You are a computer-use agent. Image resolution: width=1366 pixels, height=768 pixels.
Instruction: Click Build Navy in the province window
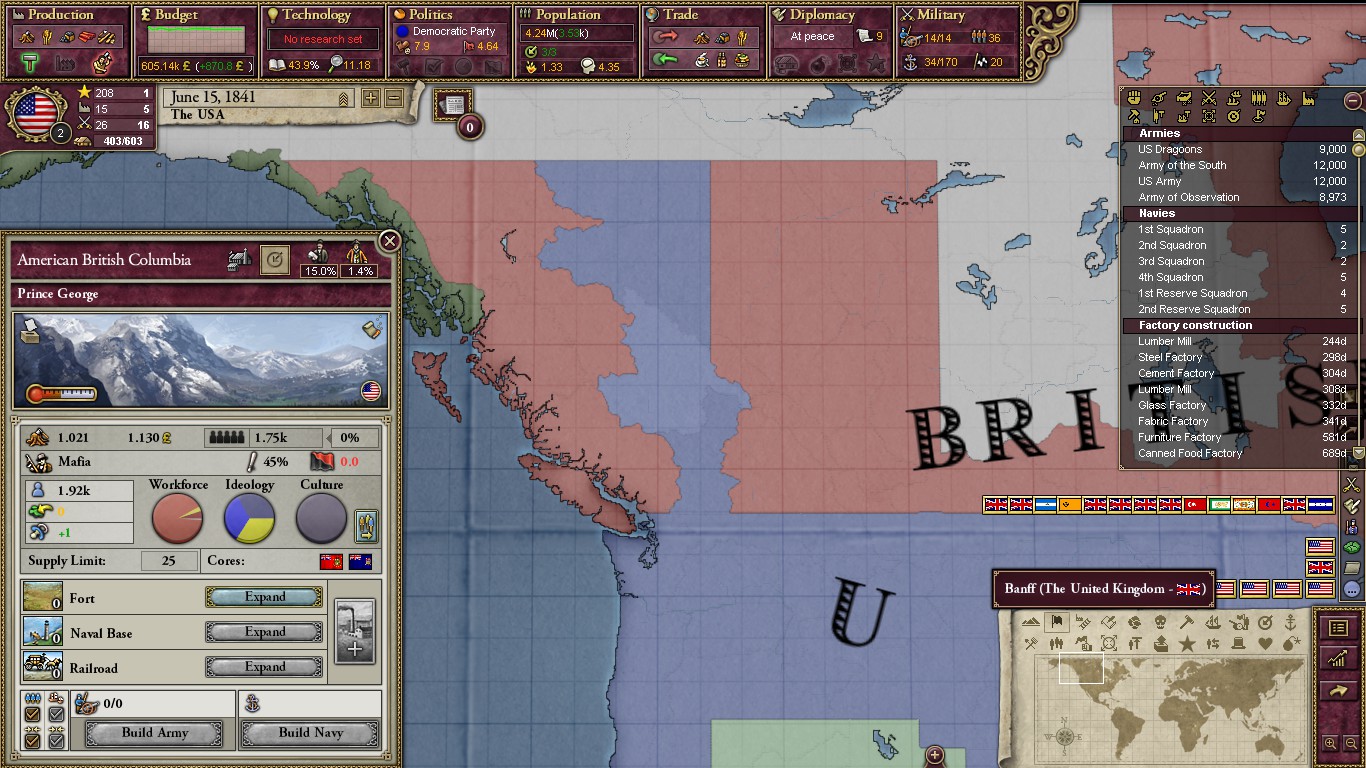[310, 733]
